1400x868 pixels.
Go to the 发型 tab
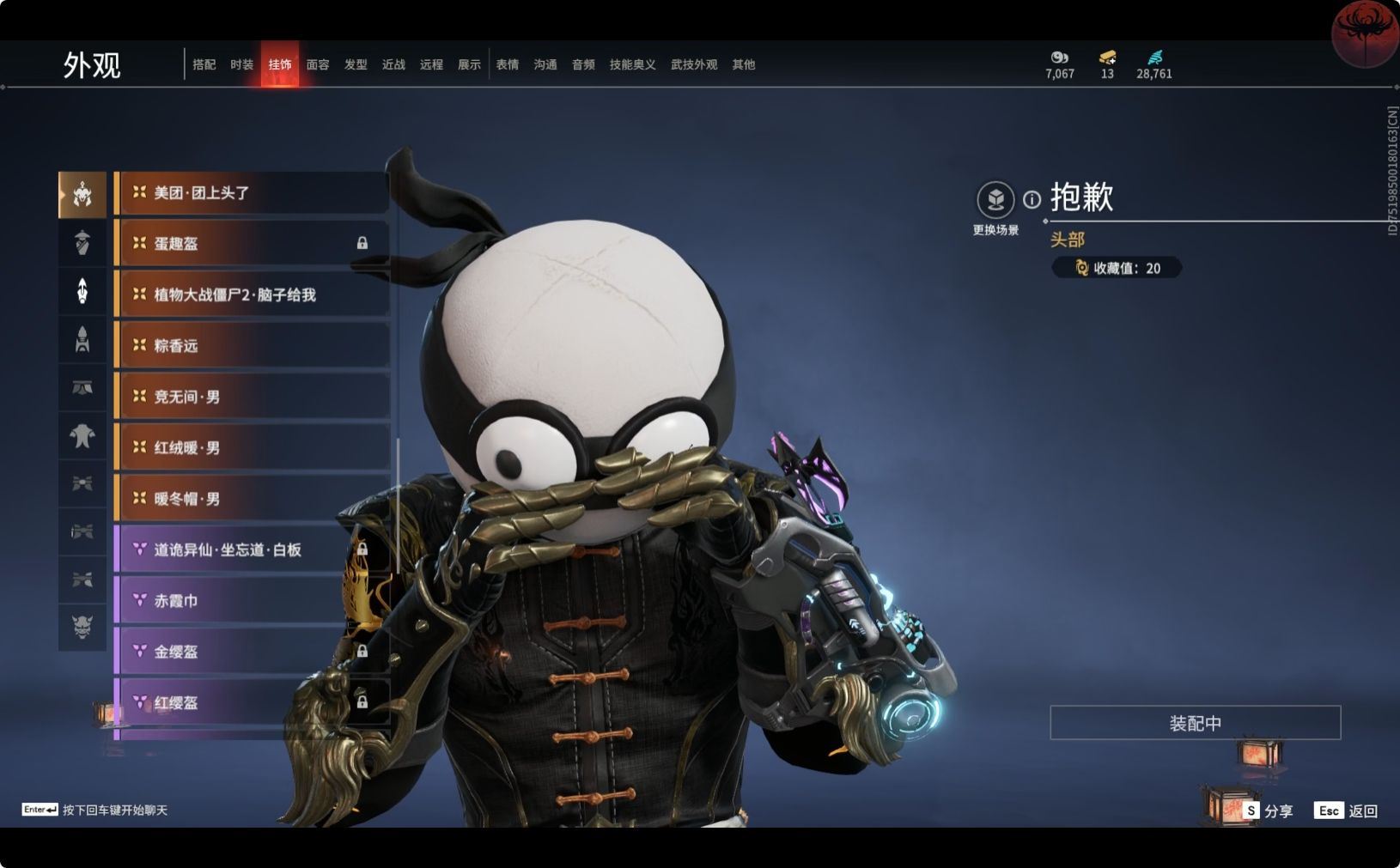(356, 64)
